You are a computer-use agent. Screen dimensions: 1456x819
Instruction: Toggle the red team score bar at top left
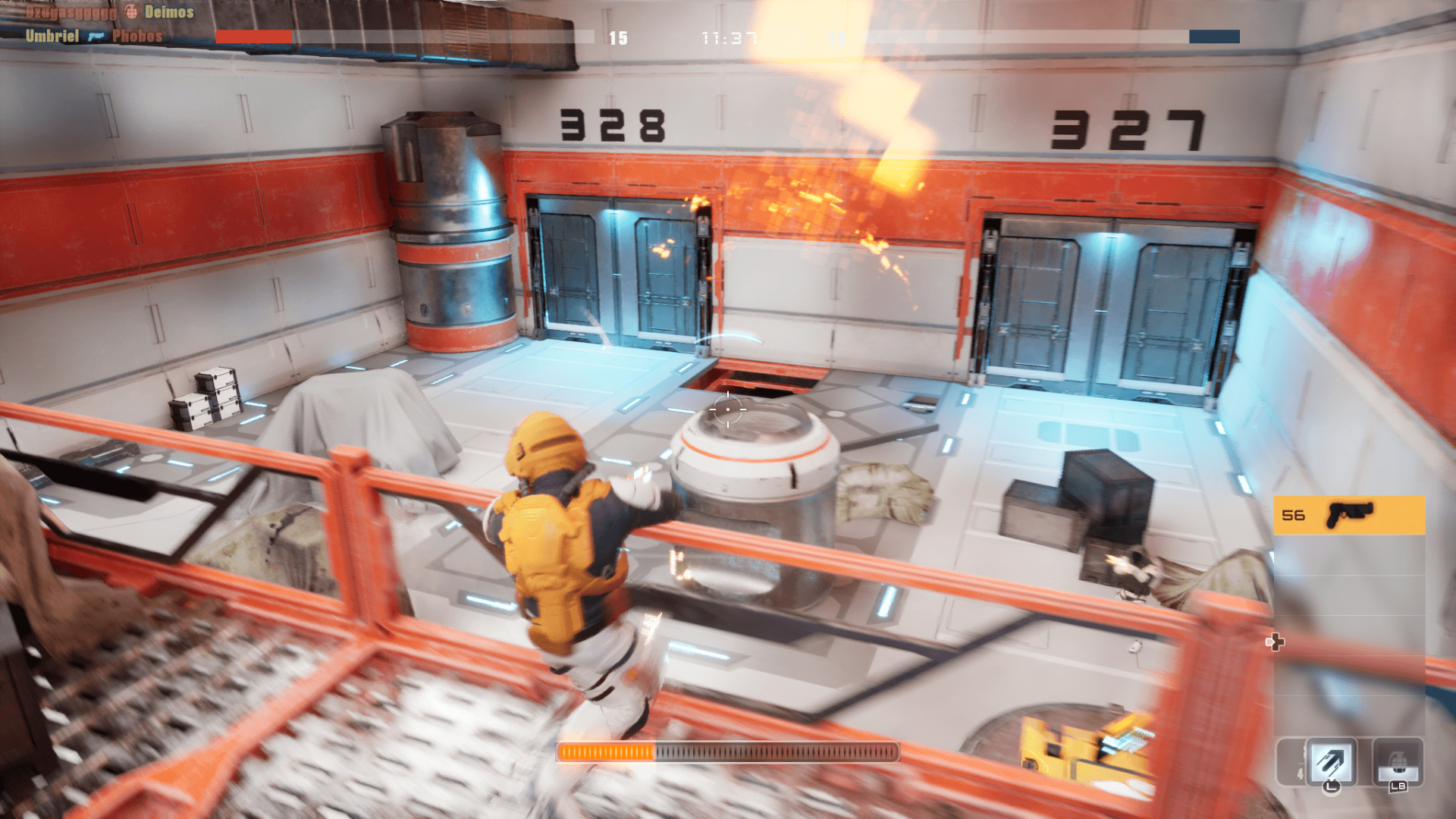(253, 35)
